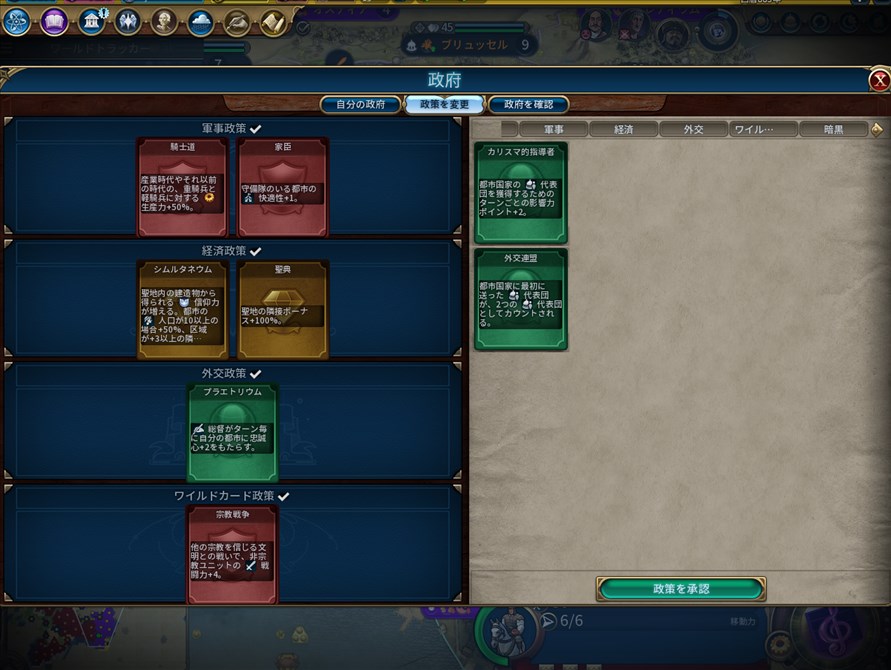Filter policy cards by 経済
This screenshot has width=891, height=670.
(623, 129)
